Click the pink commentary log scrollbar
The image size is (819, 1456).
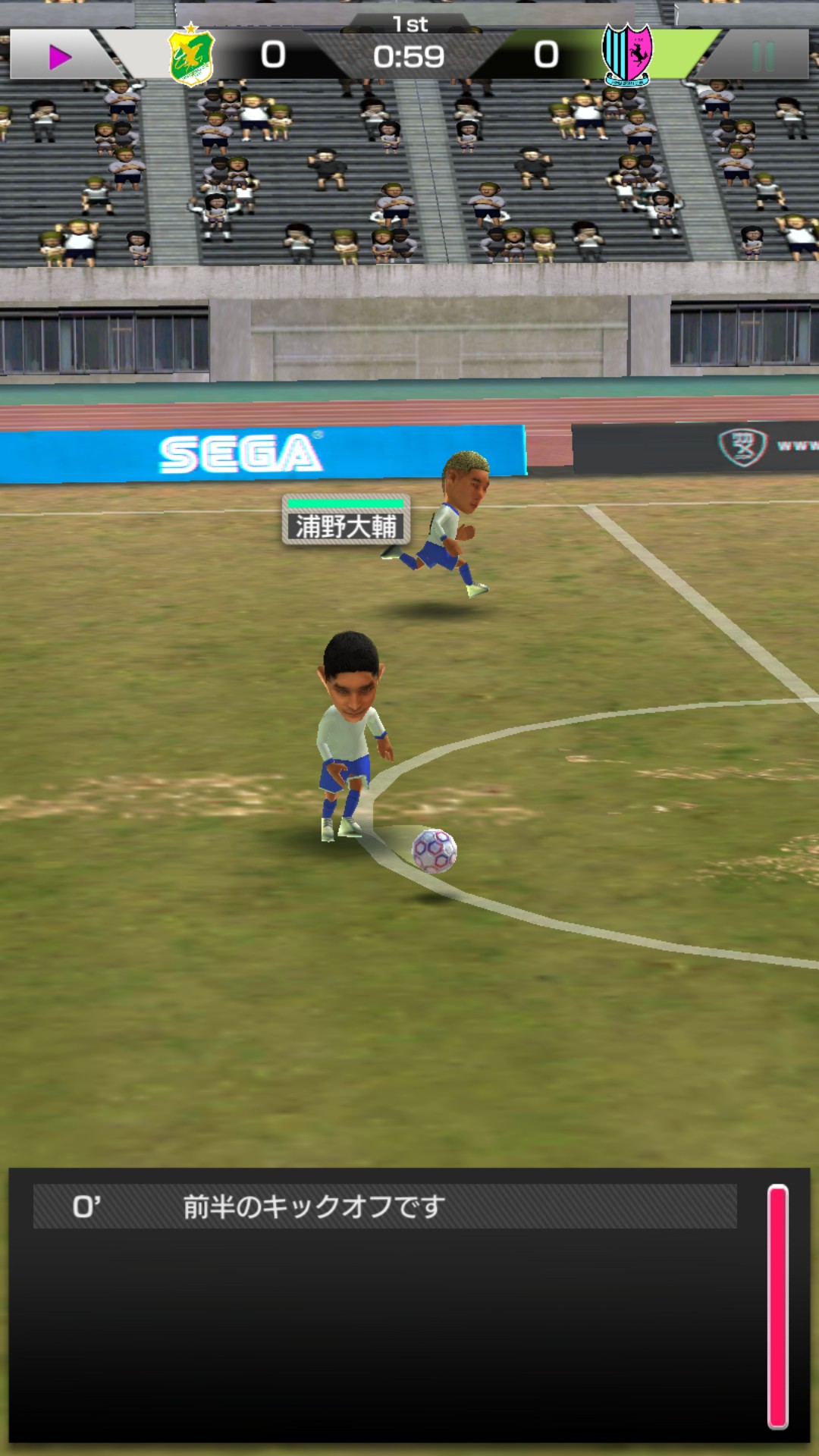point(778,1306)
